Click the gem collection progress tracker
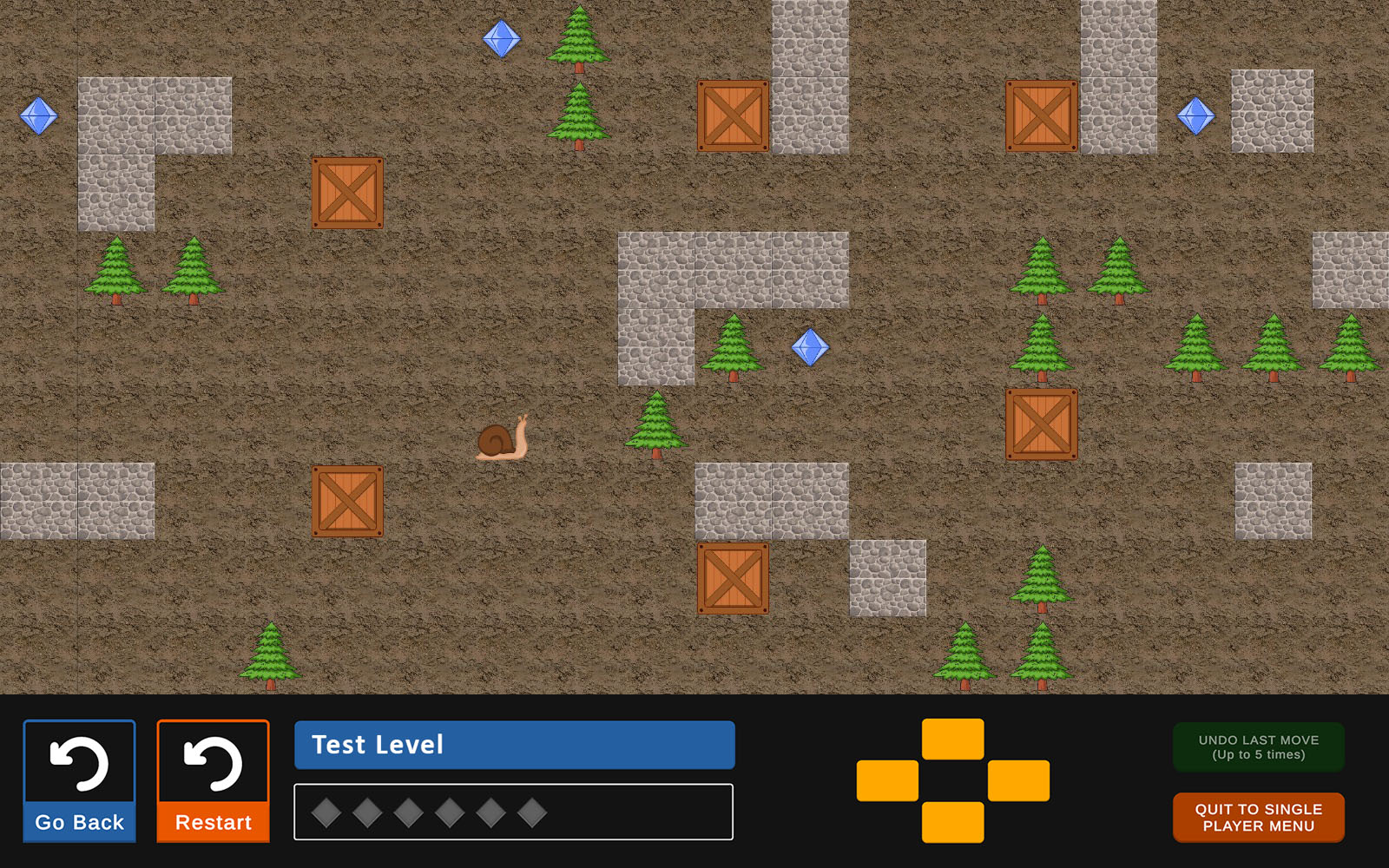 click(x=514, y=812)
